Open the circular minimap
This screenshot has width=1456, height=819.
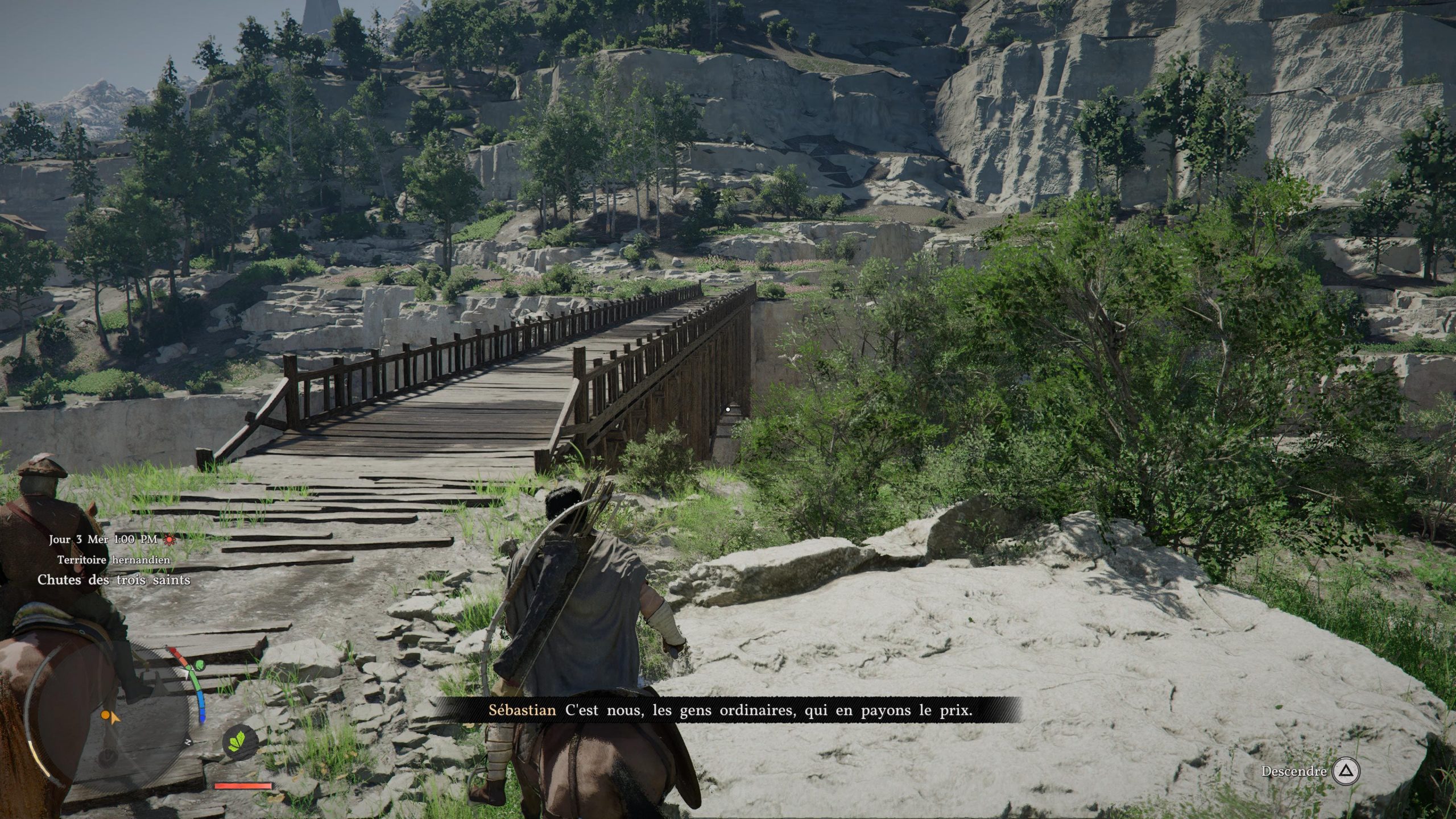(x=108, y=718)
